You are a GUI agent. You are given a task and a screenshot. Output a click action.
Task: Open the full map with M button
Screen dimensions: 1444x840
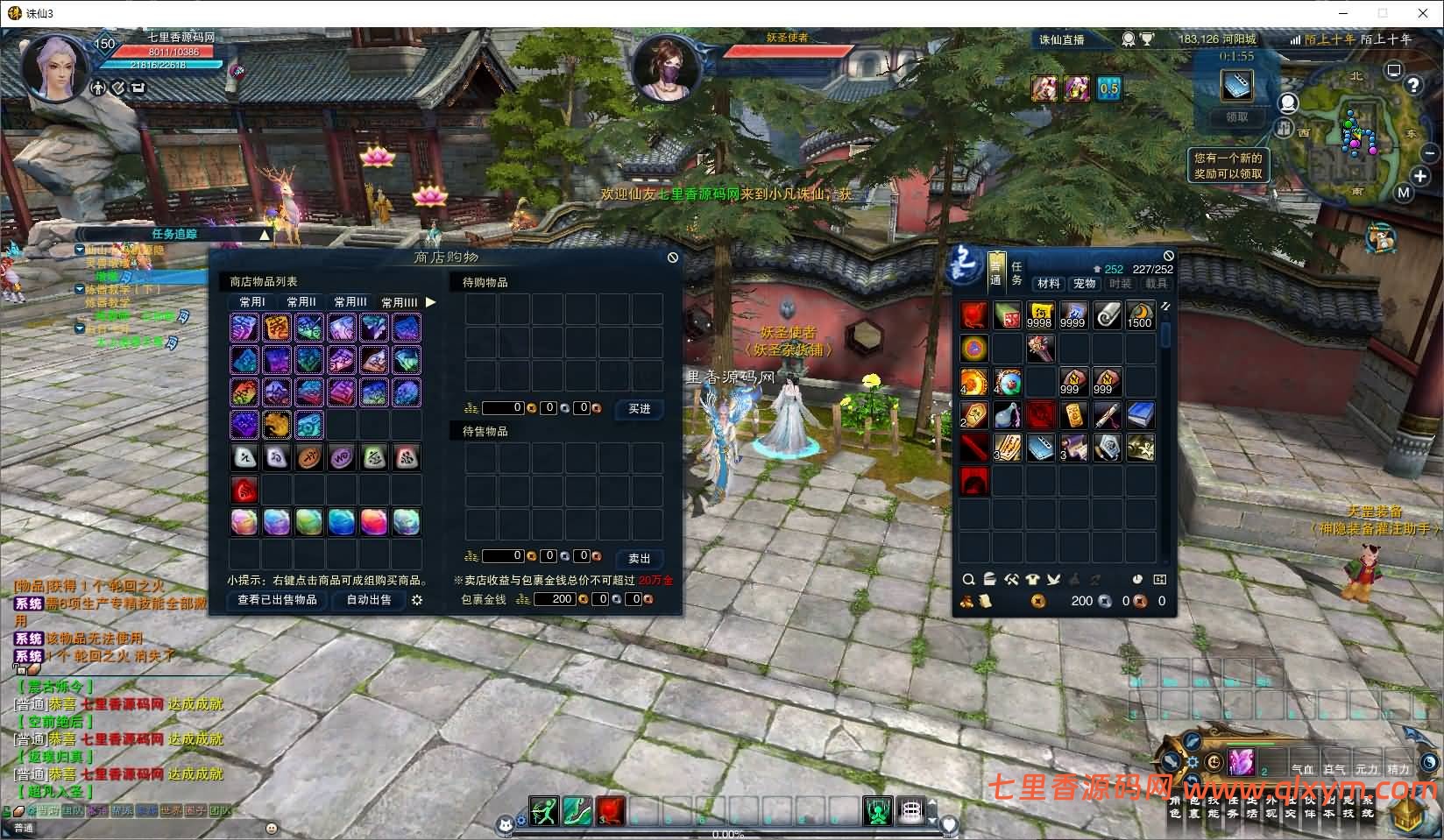coord(1404,193)
